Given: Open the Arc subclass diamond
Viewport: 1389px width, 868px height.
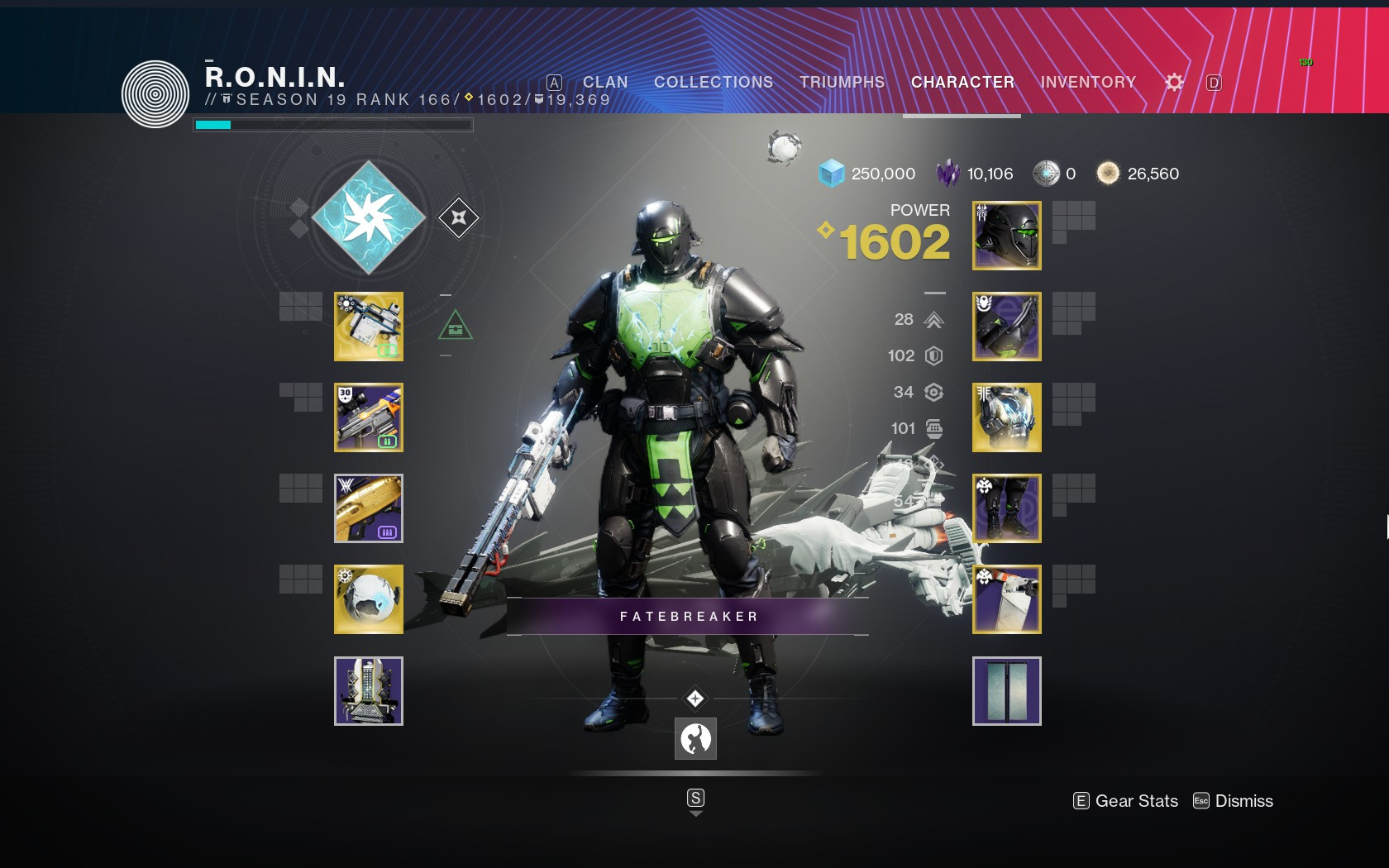Looking at the screenshot, I should [x=369, y=218].
